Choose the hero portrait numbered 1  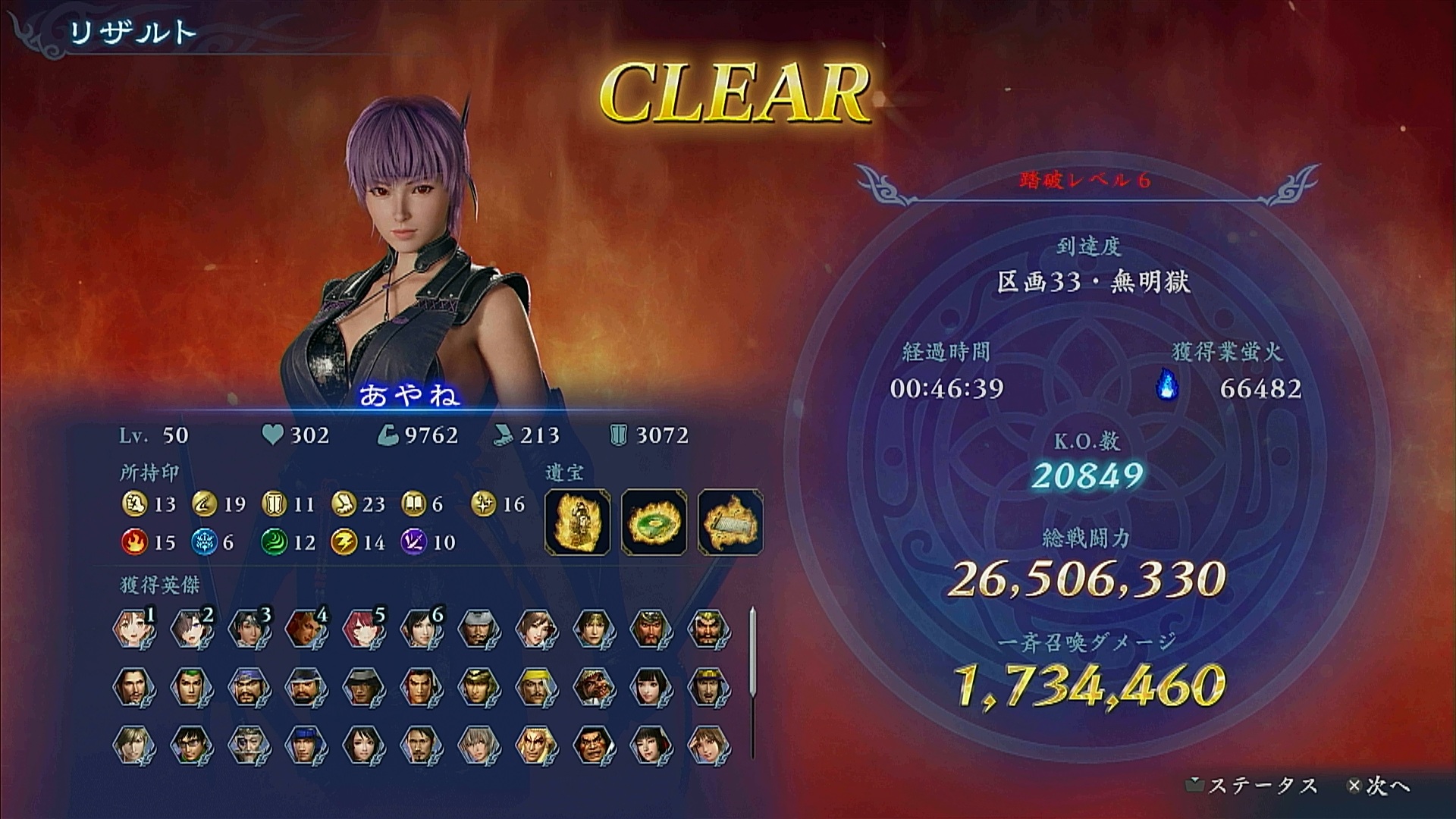click(x=133, y=629)
